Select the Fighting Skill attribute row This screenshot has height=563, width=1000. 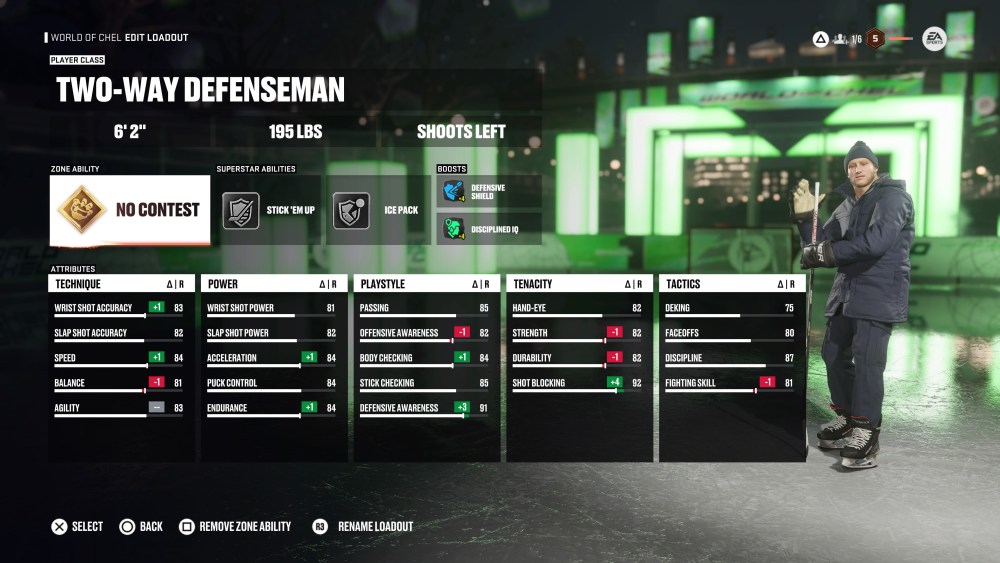tap(731, 384)
